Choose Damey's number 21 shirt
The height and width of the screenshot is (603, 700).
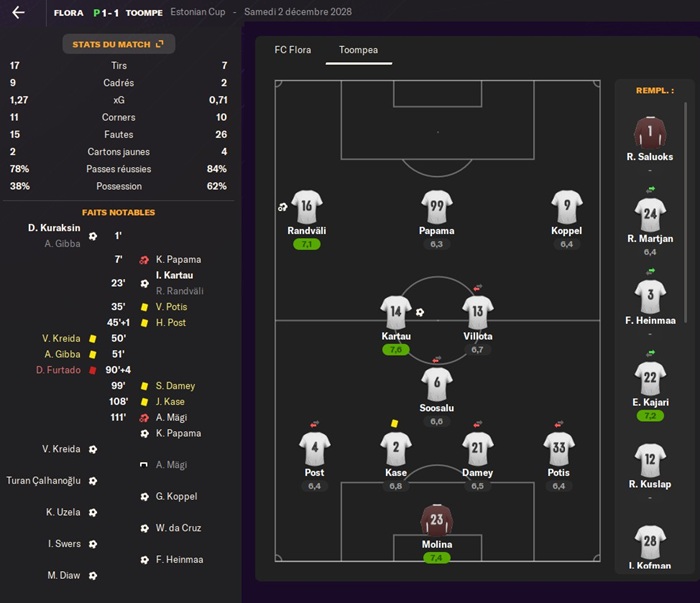(478, 449)
